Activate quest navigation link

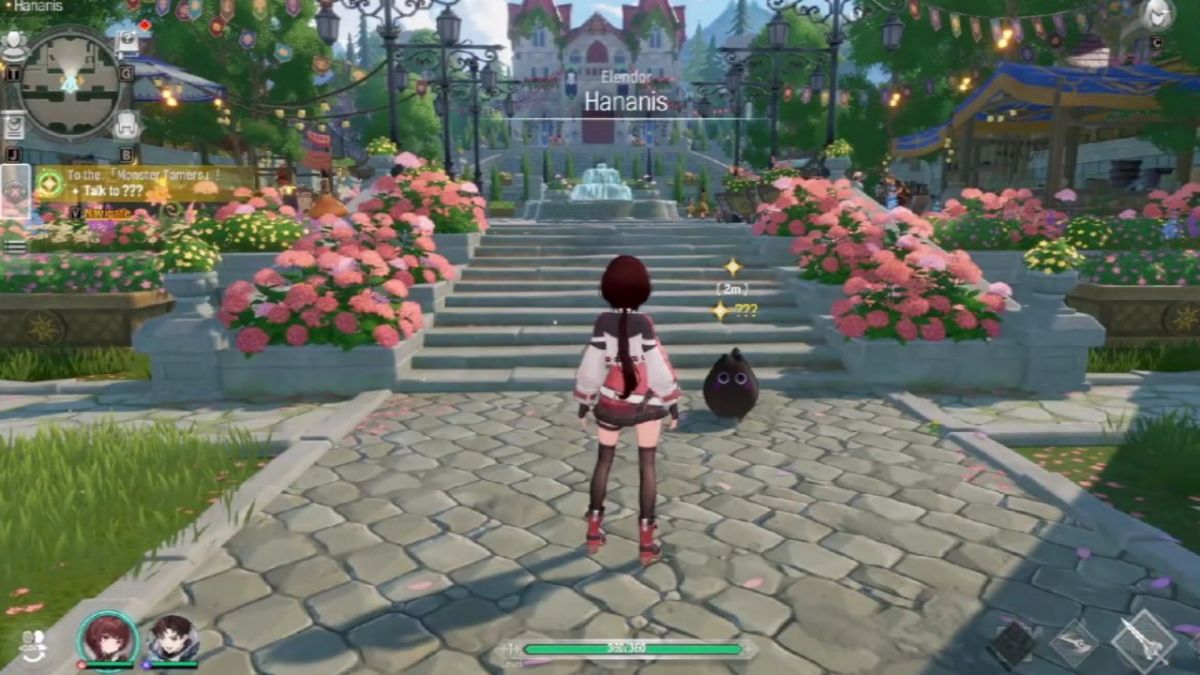point(108,212)
